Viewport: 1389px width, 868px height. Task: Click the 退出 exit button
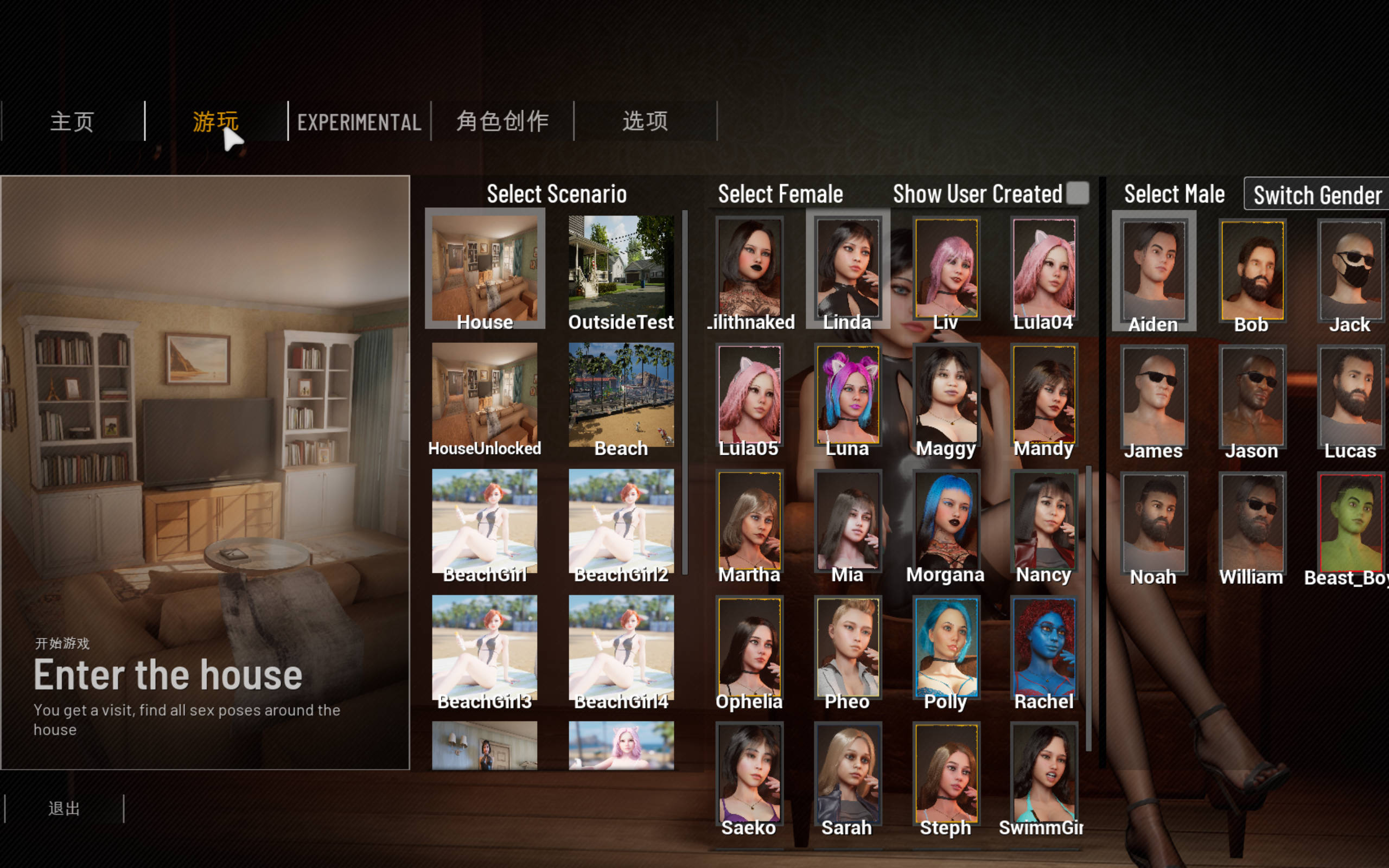tap(63, 808)
